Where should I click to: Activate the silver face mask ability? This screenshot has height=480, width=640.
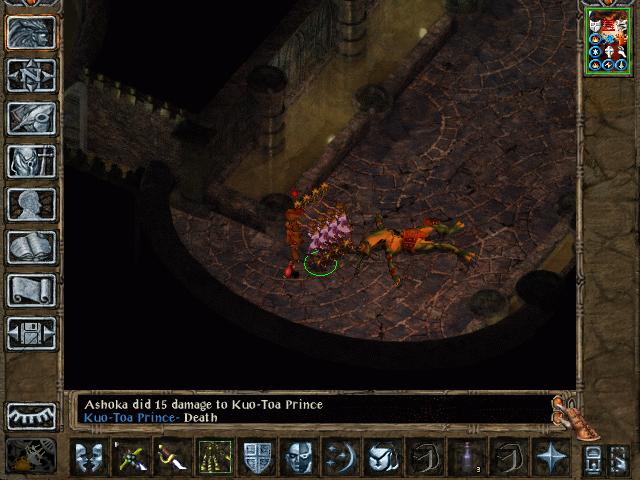(x=299, y=458)
